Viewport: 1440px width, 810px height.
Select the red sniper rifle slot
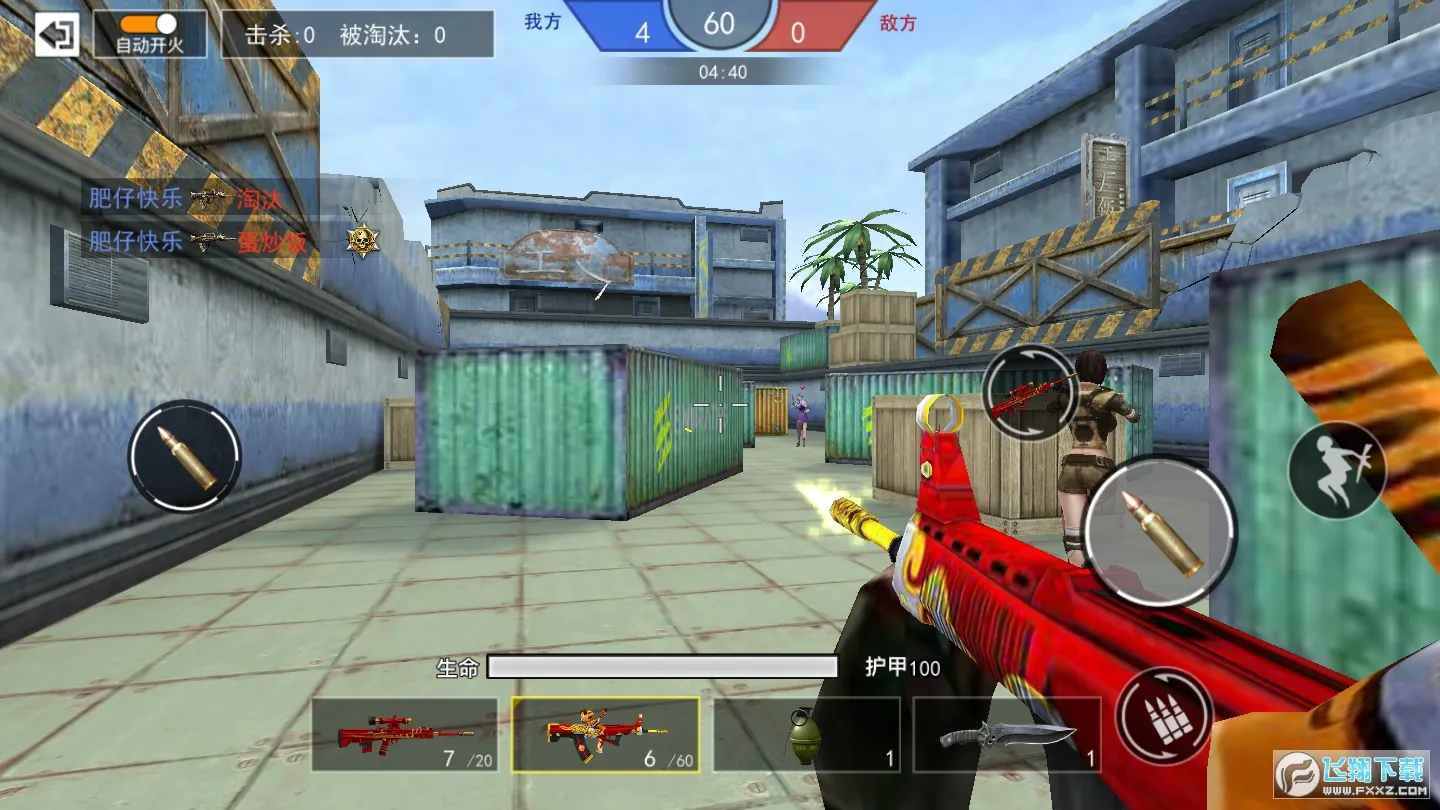(405, 735)
